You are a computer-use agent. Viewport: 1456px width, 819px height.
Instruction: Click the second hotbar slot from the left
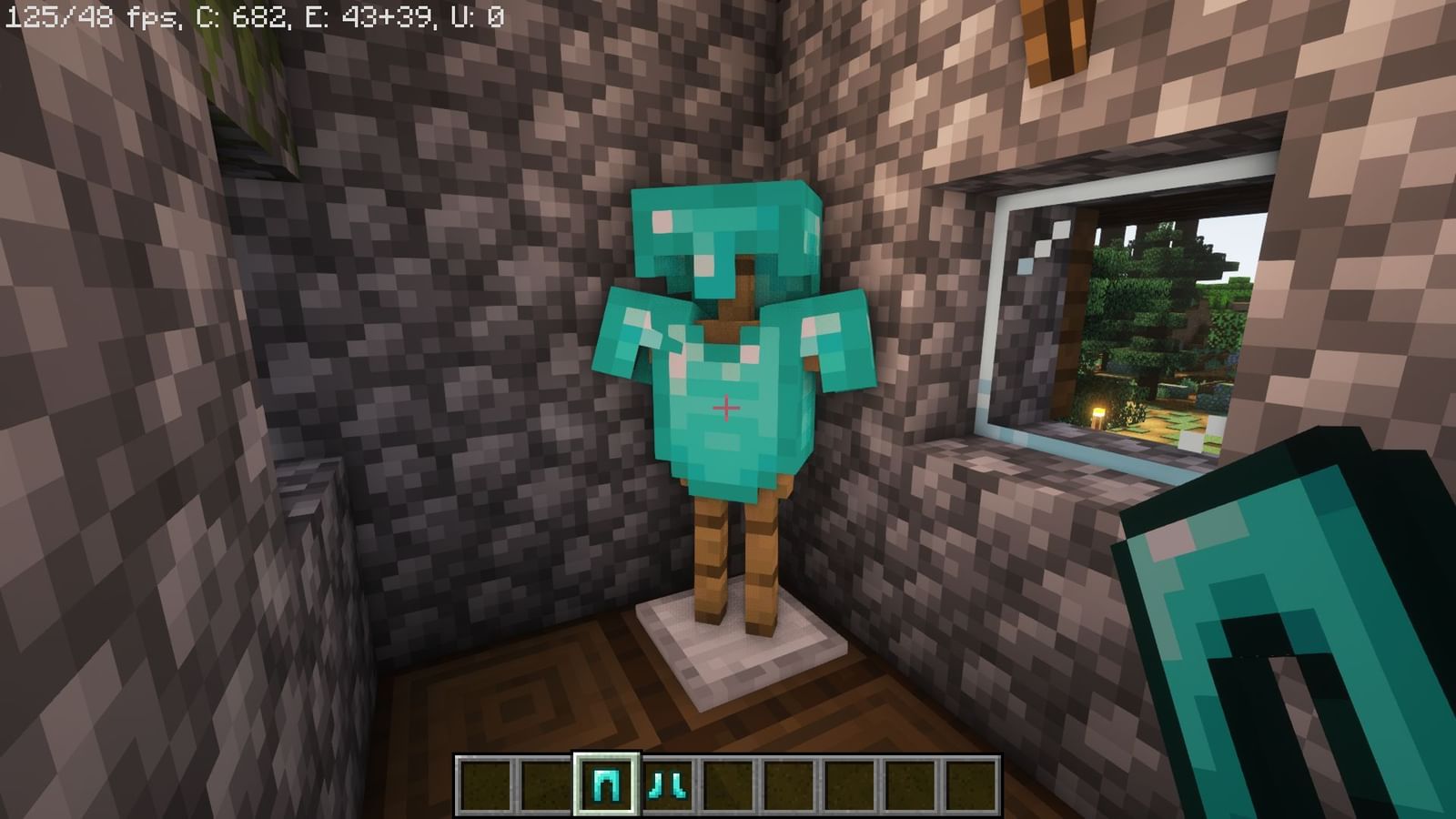pos(548,784)
